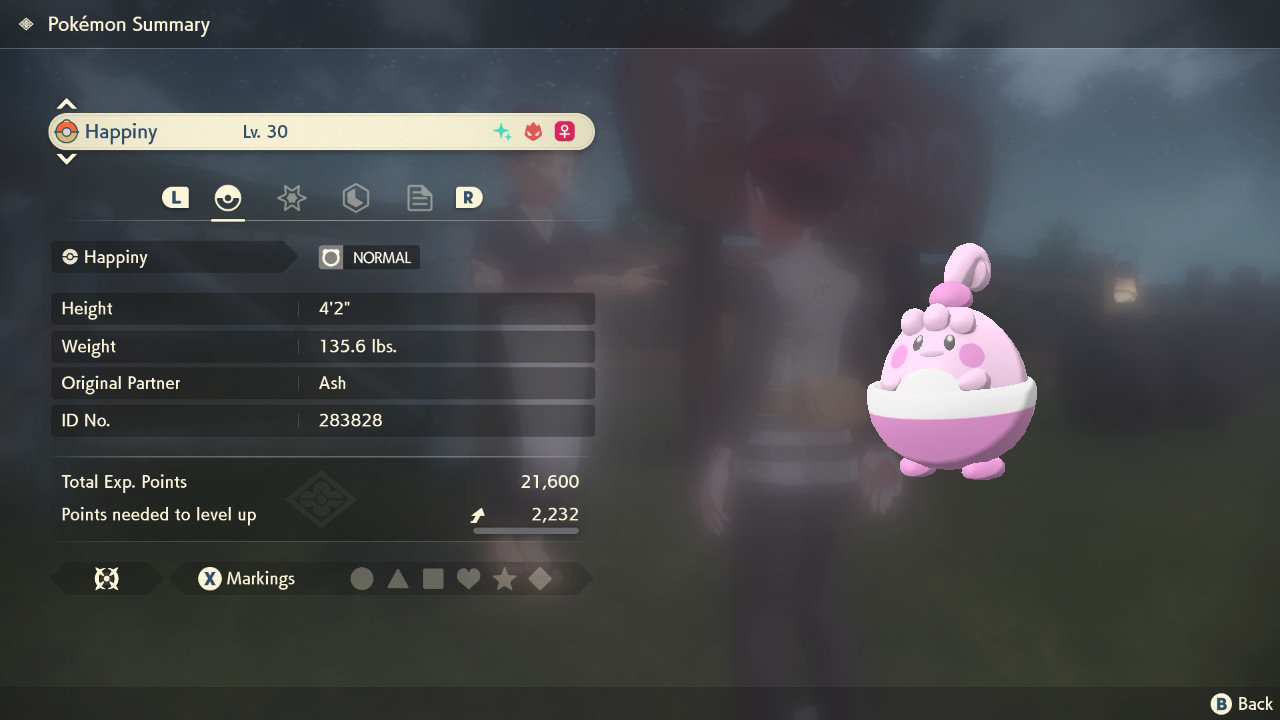Toggle the star marking

click(x=504, y=578)
